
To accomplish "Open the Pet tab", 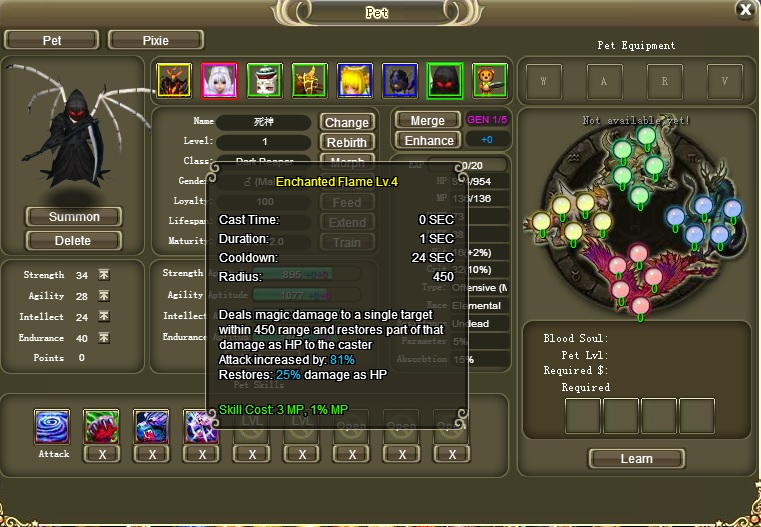I will pyautogui.click(x=51, y=40).
